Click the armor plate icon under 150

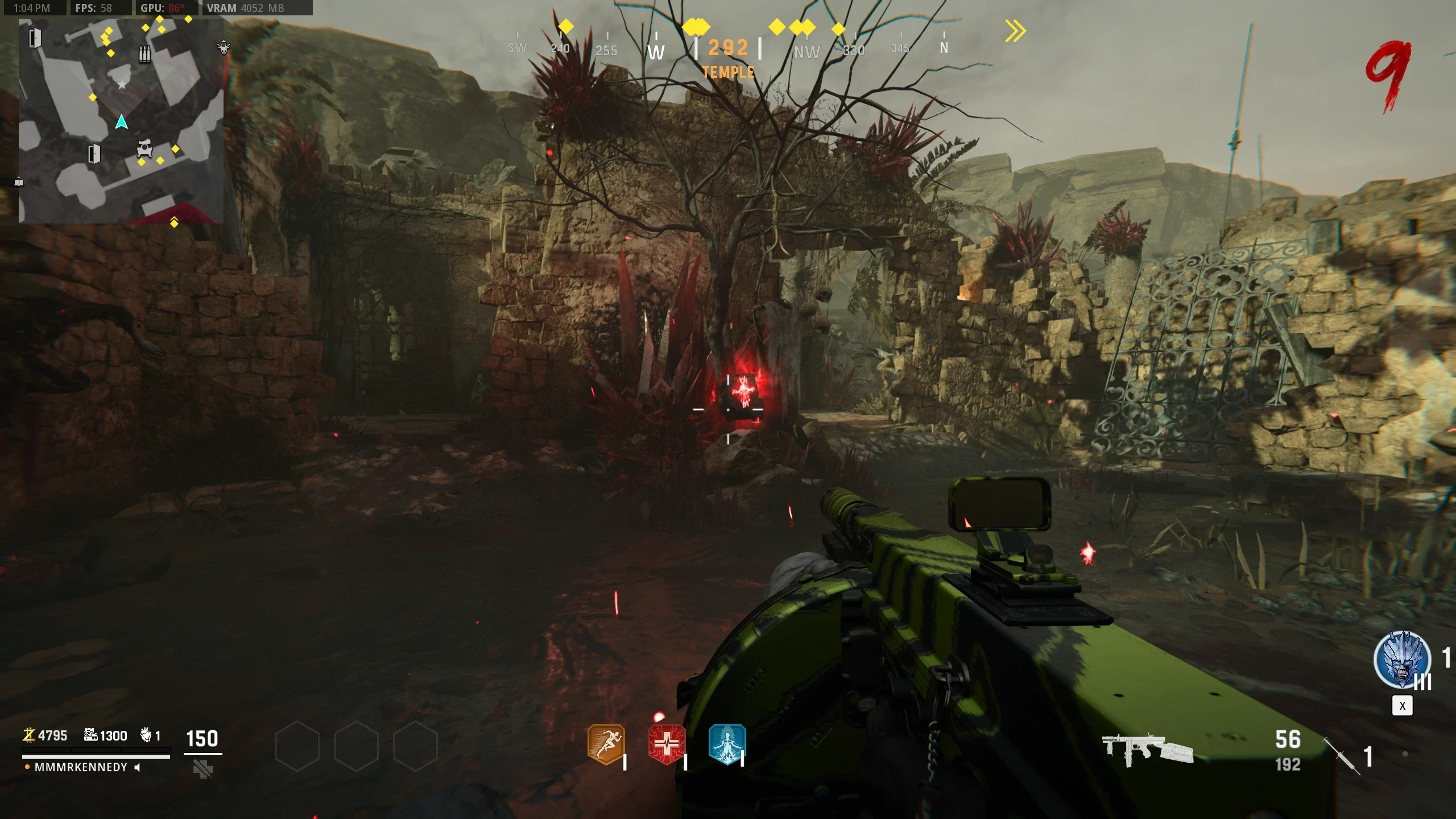pos(202,770)
